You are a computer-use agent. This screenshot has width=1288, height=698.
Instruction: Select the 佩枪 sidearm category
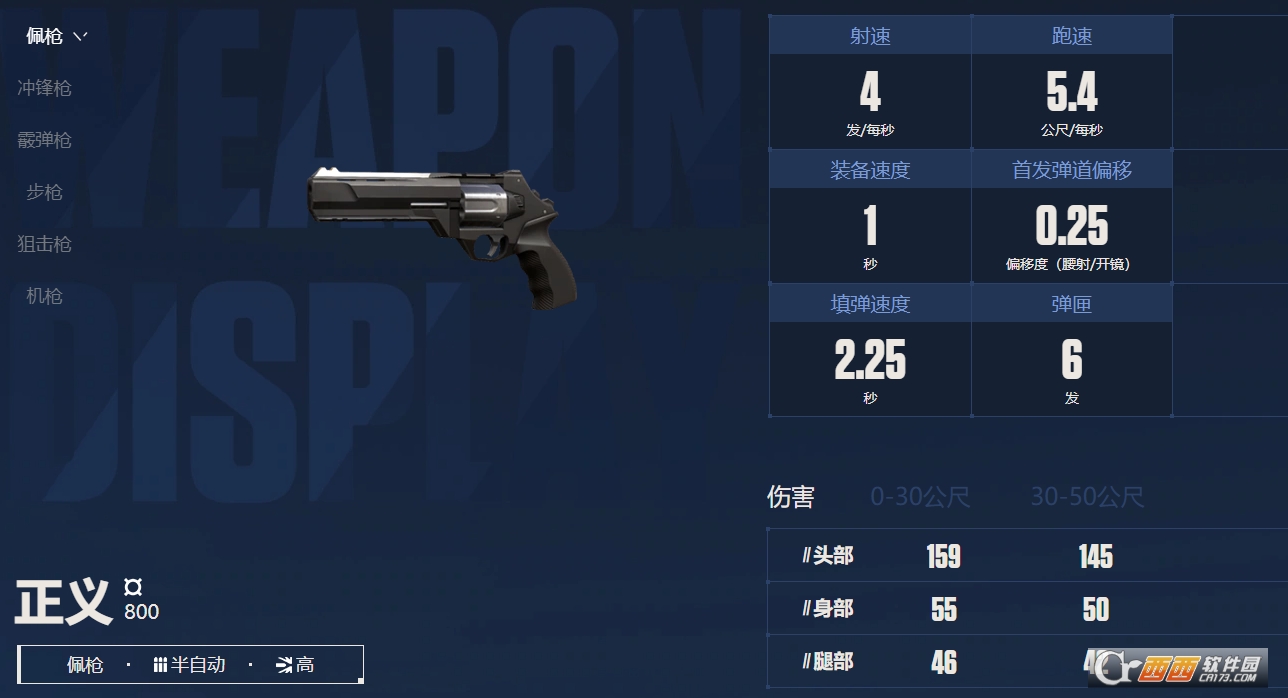(x=45, y=37)
